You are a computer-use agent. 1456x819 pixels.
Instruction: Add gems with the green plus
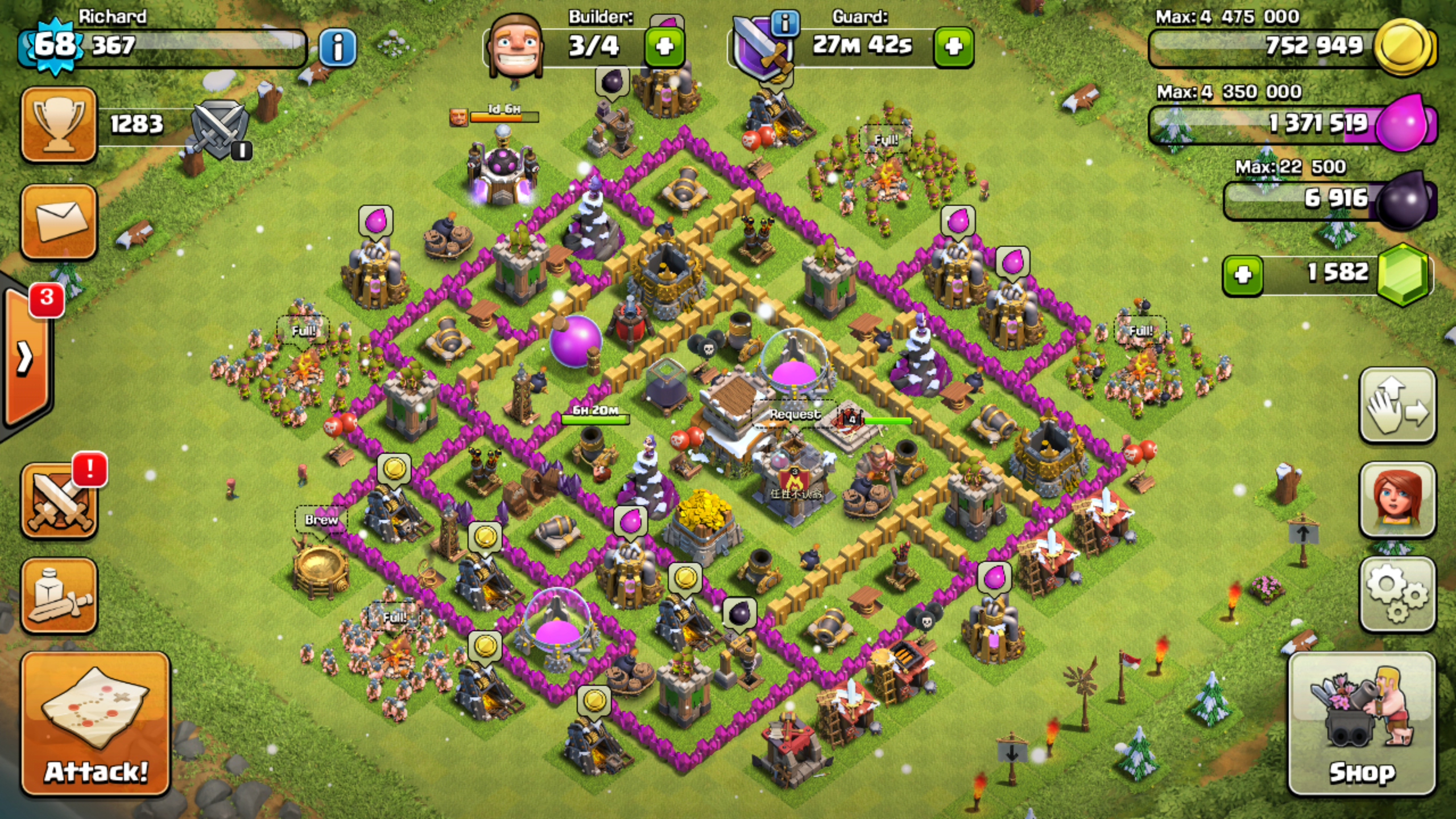coord(1243,275)
